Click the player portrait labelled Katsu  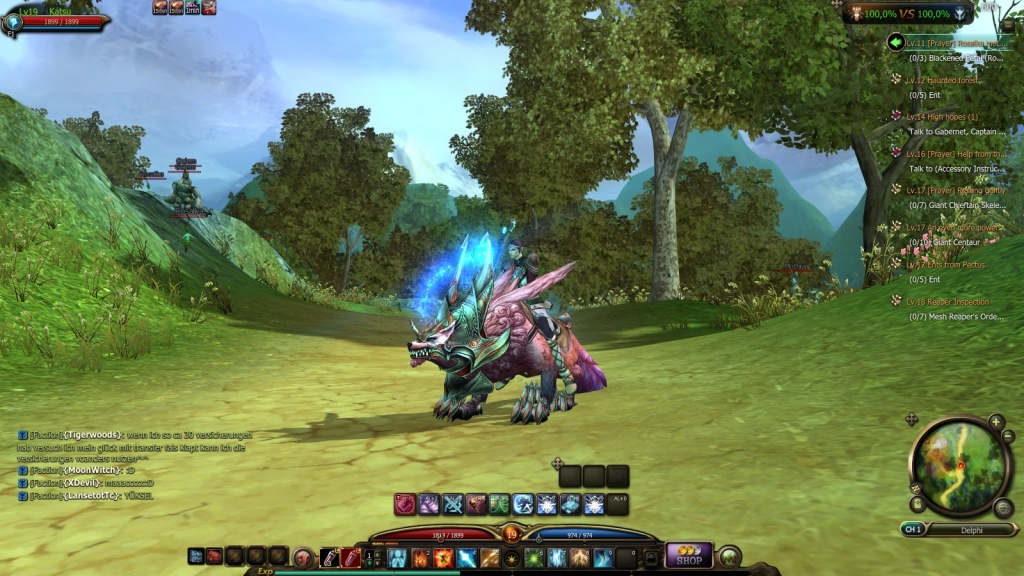point(14,21)
